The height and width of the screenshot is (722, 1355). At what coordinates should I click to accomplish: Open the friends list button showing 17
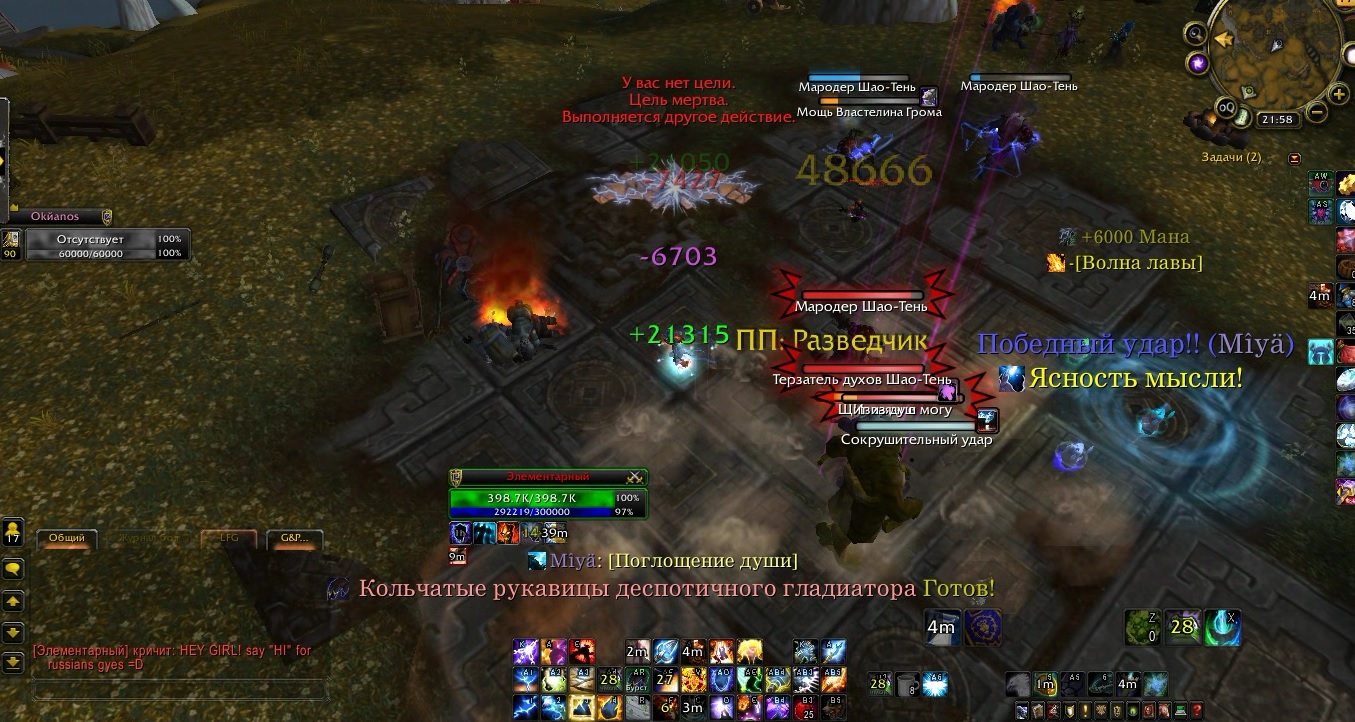click(13, 531)
